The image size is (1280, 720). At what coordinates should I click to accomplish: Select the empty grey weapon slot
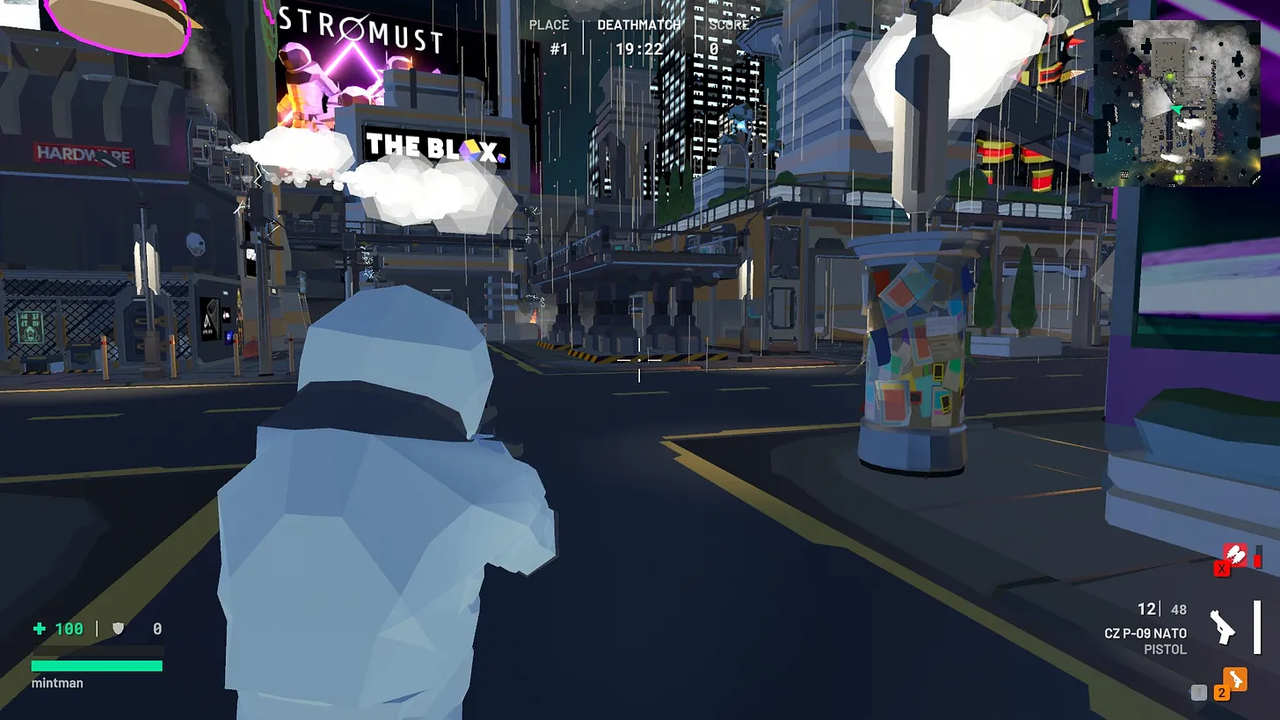1199,692
